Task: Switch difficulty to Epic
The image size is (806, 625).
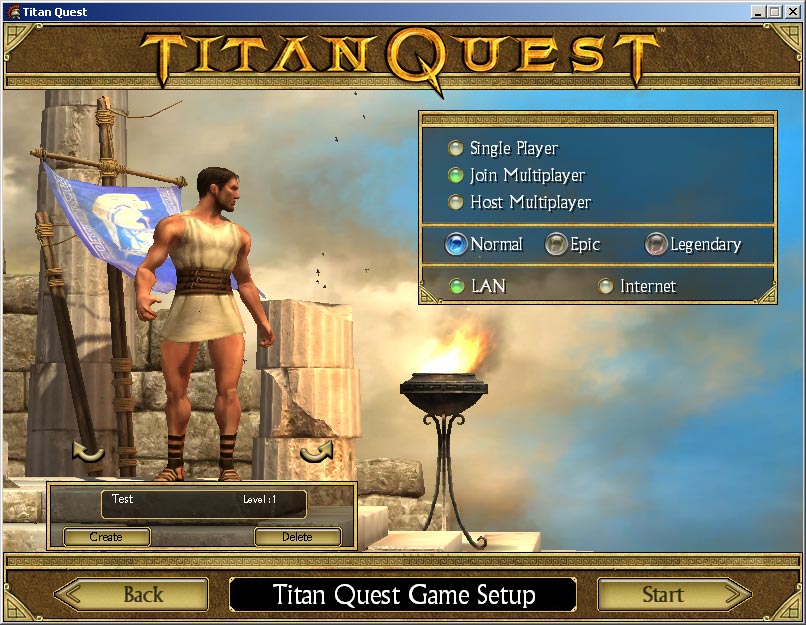Action: (x=556, y=244)
